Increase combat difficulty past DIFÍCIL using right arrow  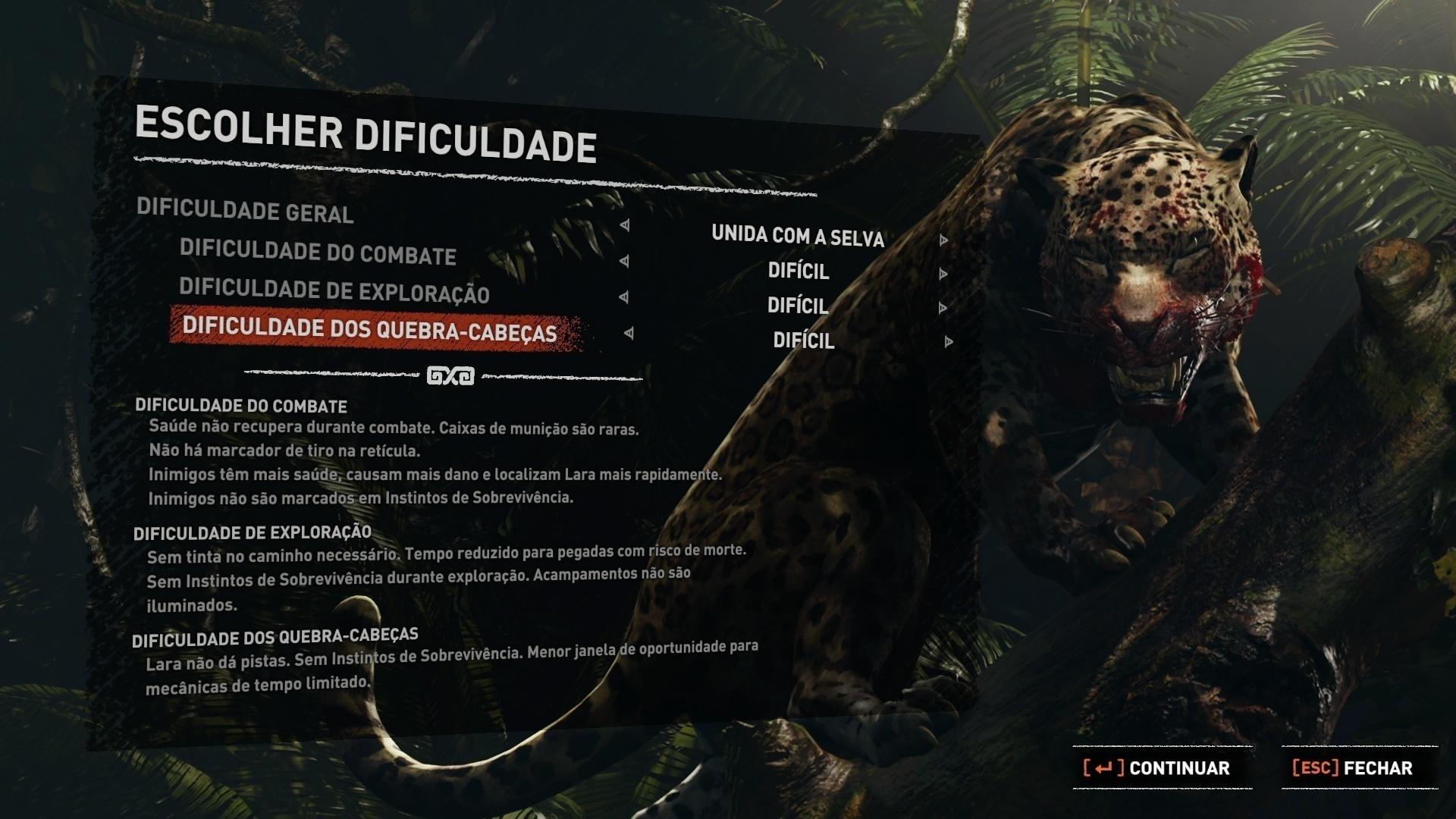pyautogui.click(x=943, y=273)
